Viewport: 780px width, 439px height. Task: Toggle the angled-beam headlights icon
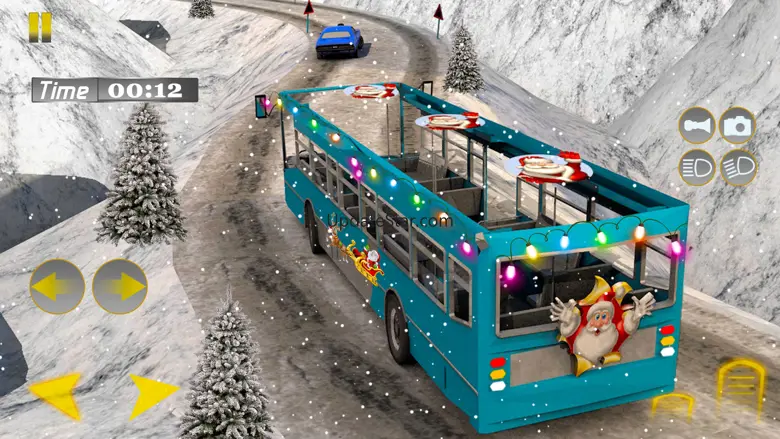click(x=738, y=167)
